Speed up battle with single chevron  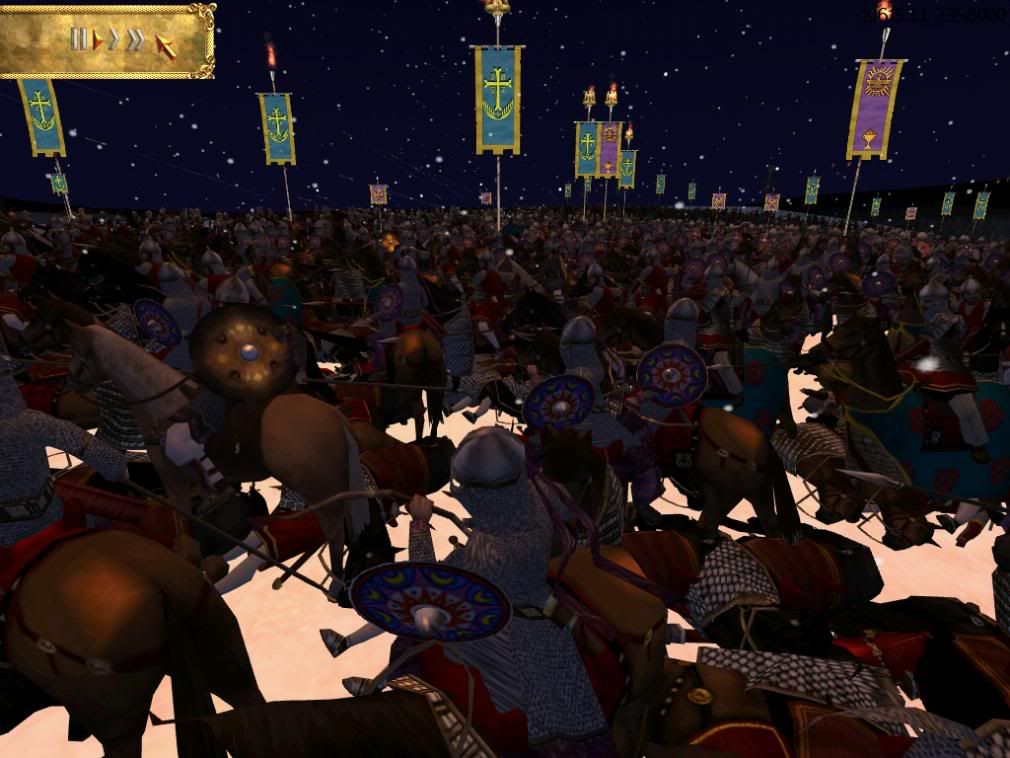pyautogui.click(x=114, y=40)
